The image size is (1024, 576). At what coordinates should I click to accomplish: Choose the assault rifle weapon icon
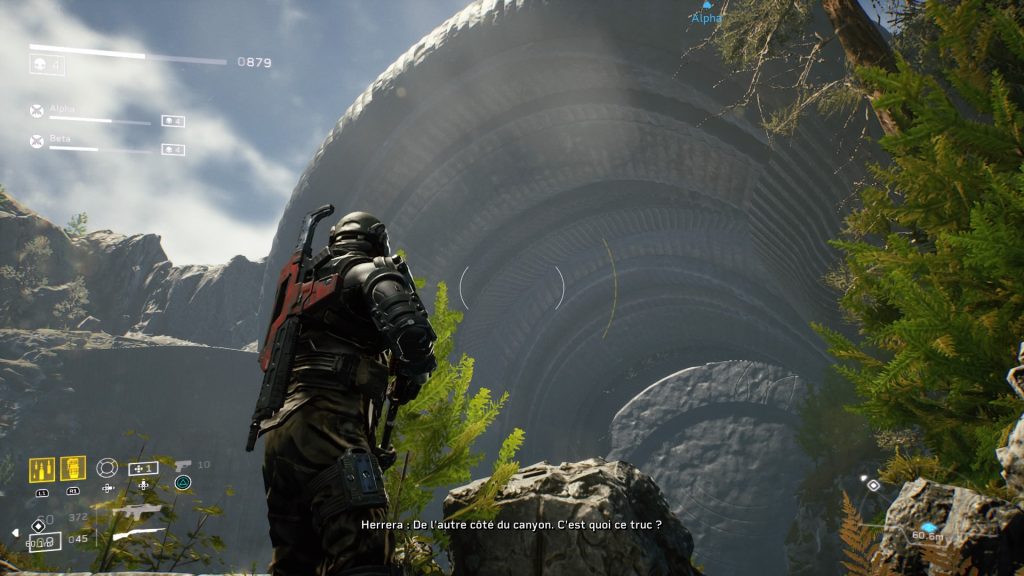click(136, 513)
